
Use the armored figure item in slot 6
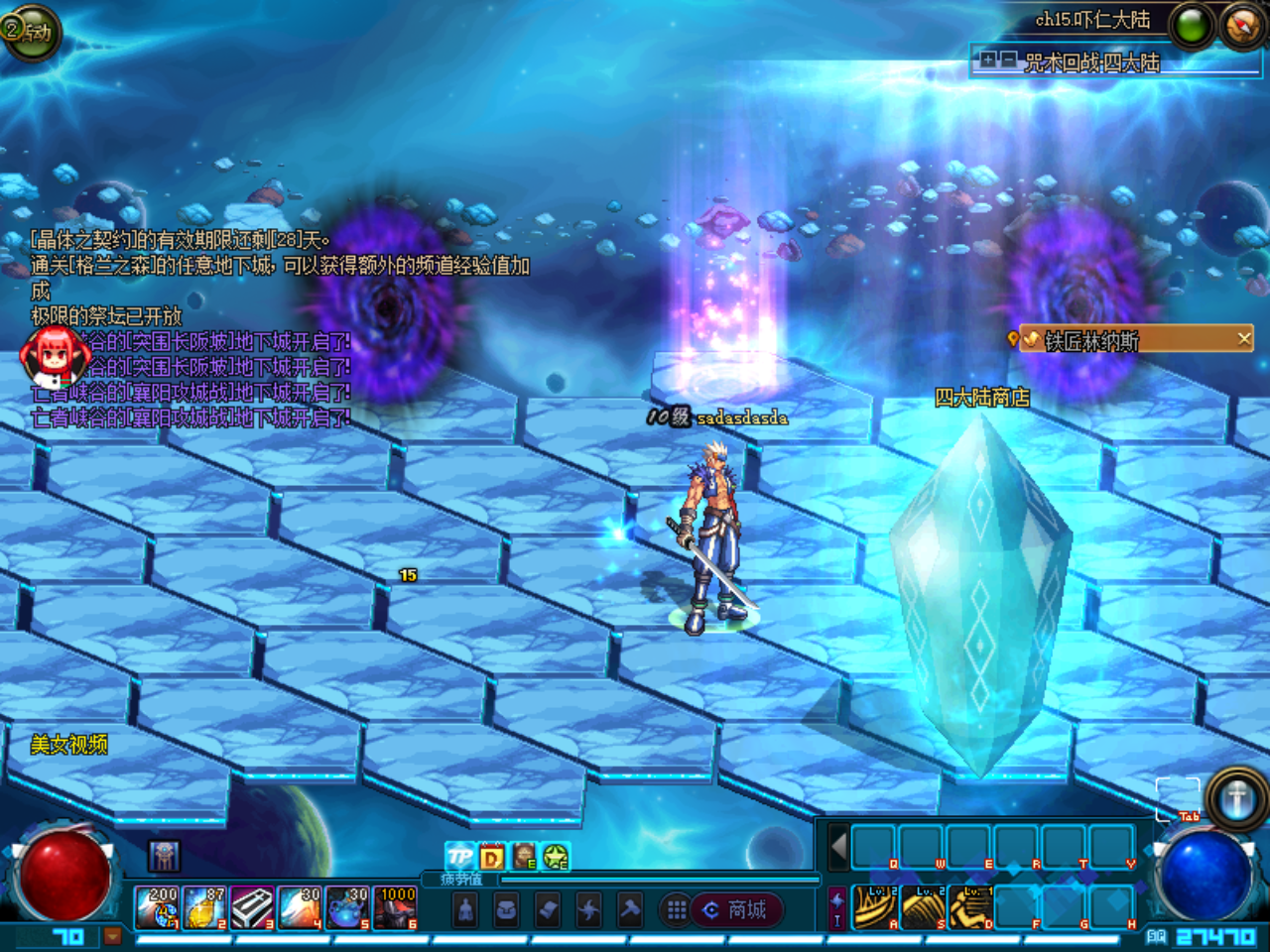click(x=396, y=907)
